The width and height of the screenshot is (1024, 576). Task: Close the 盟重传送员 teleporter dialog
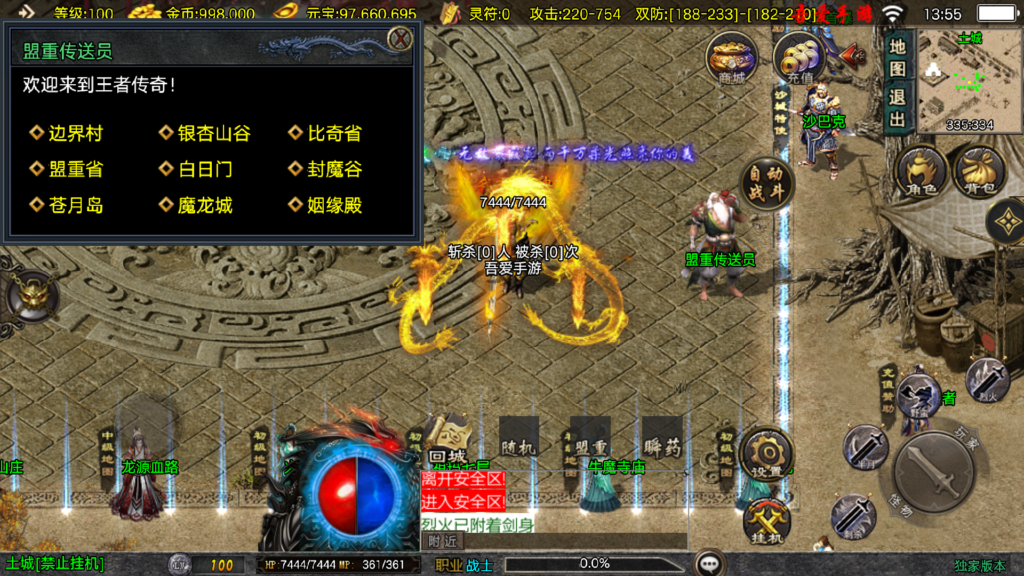[399, 39]
